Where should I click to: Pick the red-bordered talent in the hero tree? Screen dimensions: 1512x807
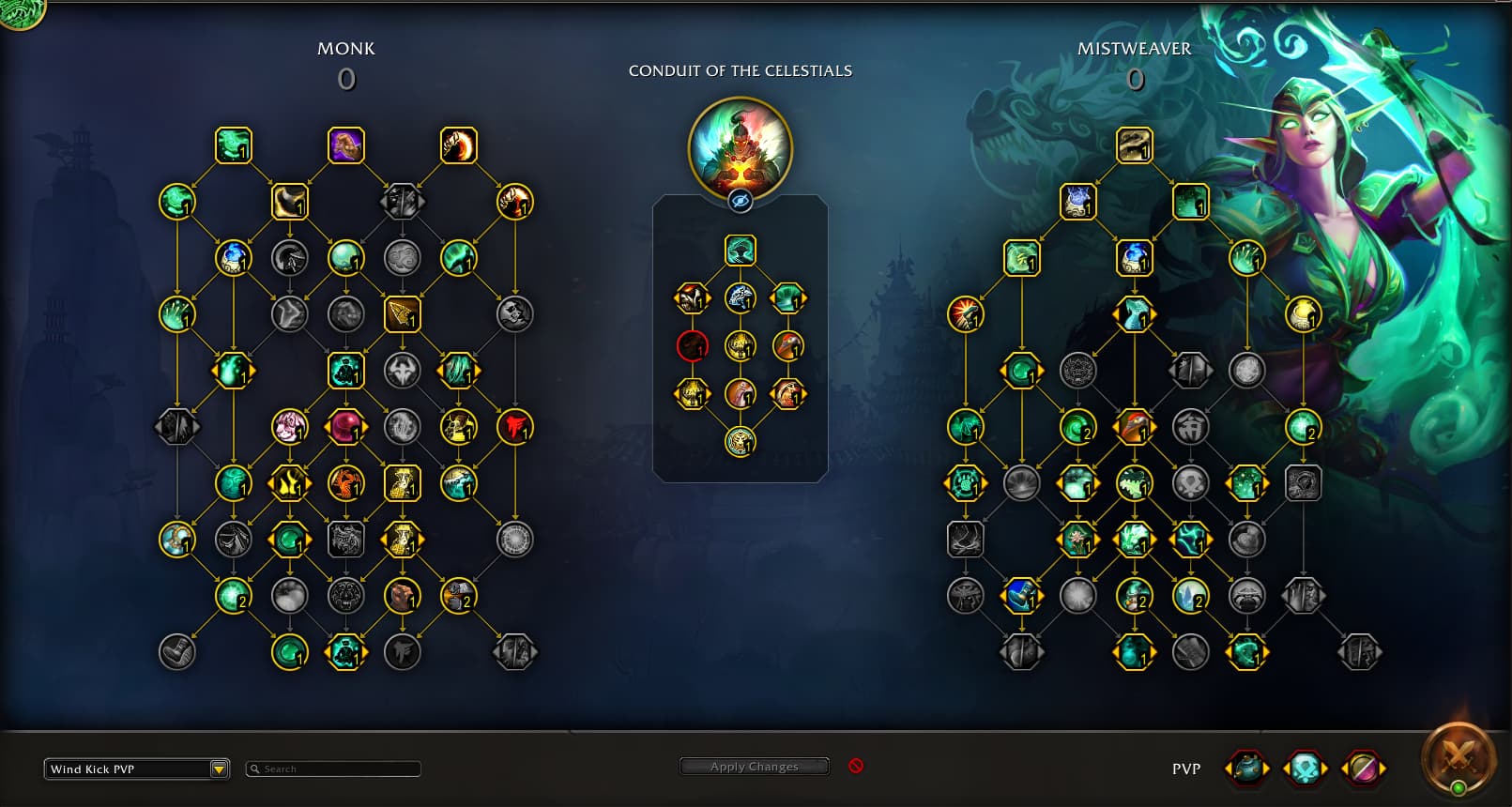[693, 346]
